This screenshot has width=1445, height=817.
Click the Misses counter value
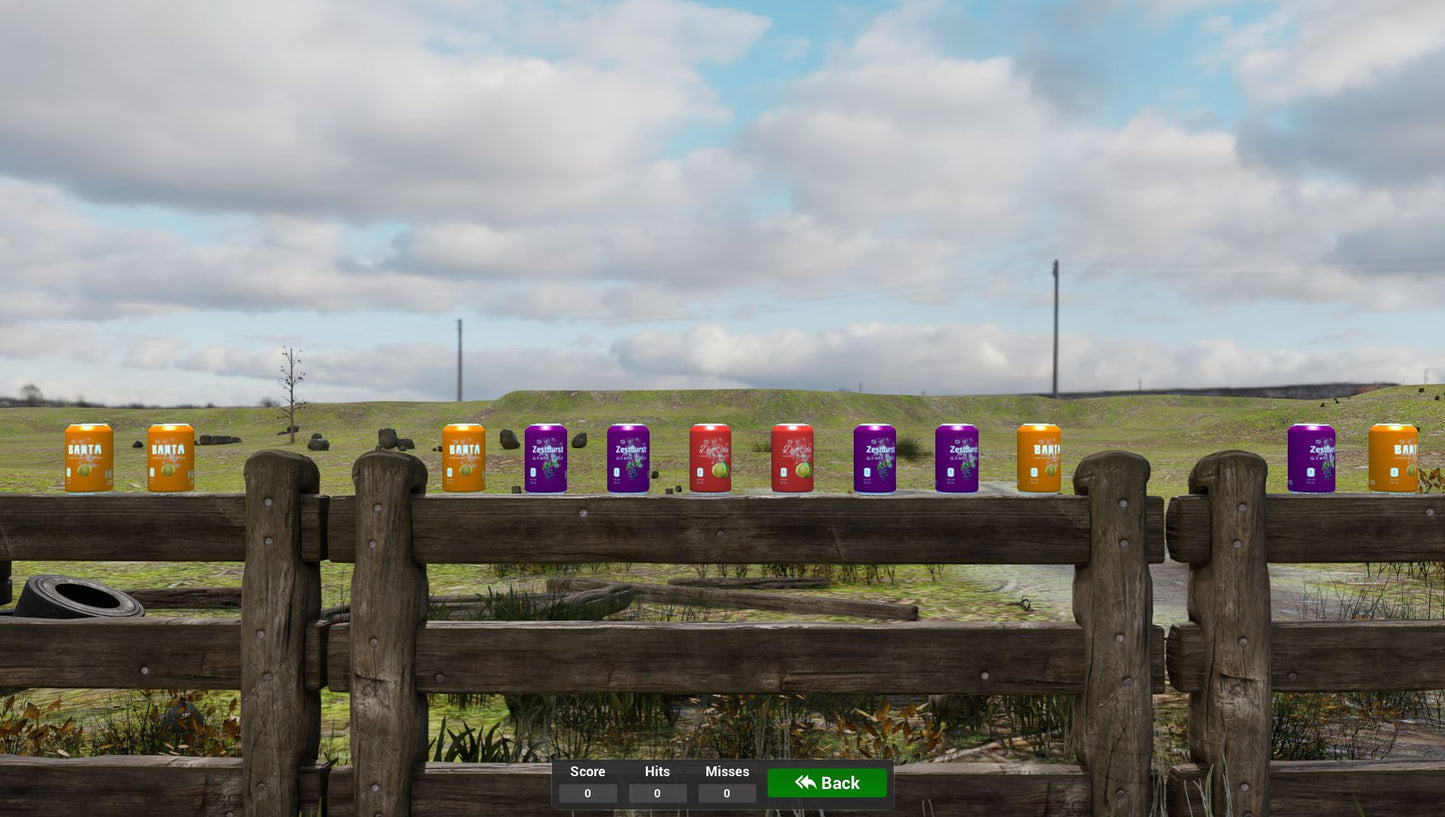726,793
